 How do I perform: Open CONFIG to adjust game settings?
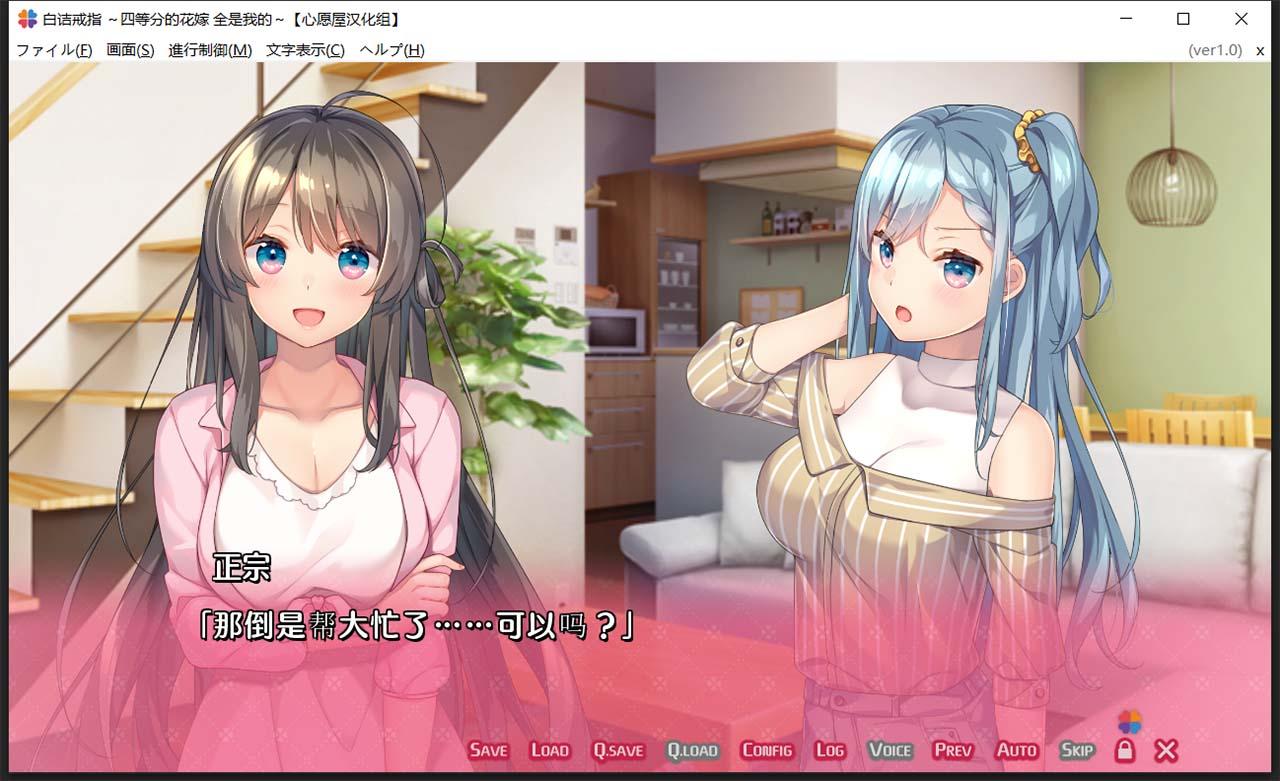tap(765, 749)
